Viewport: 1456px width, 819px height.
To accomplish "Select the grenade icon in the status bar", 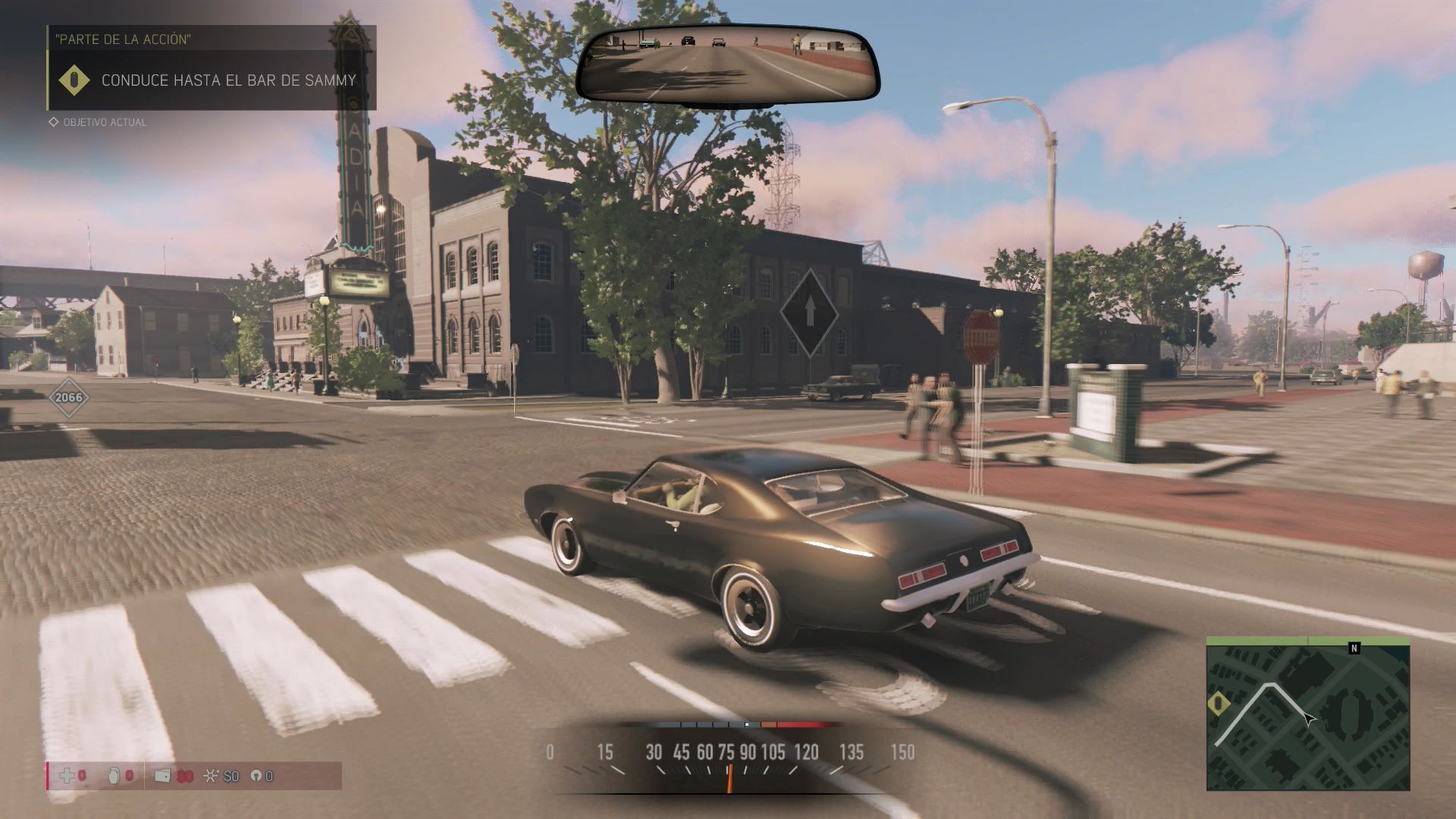I will (115, 776).
